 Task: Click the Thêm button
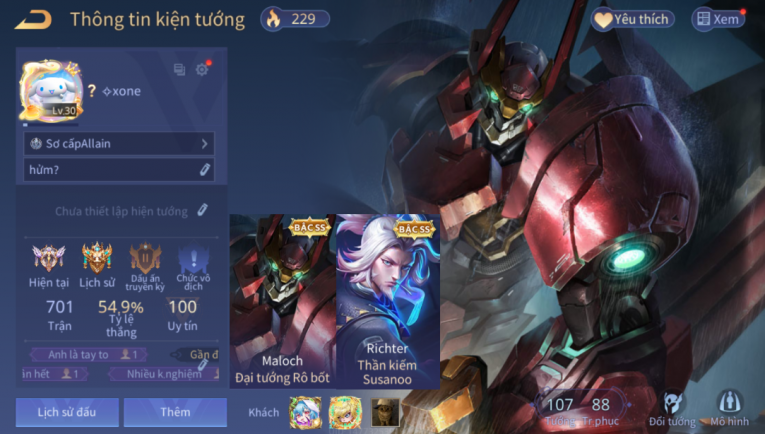pyautogui.click(x=175, y=412)
